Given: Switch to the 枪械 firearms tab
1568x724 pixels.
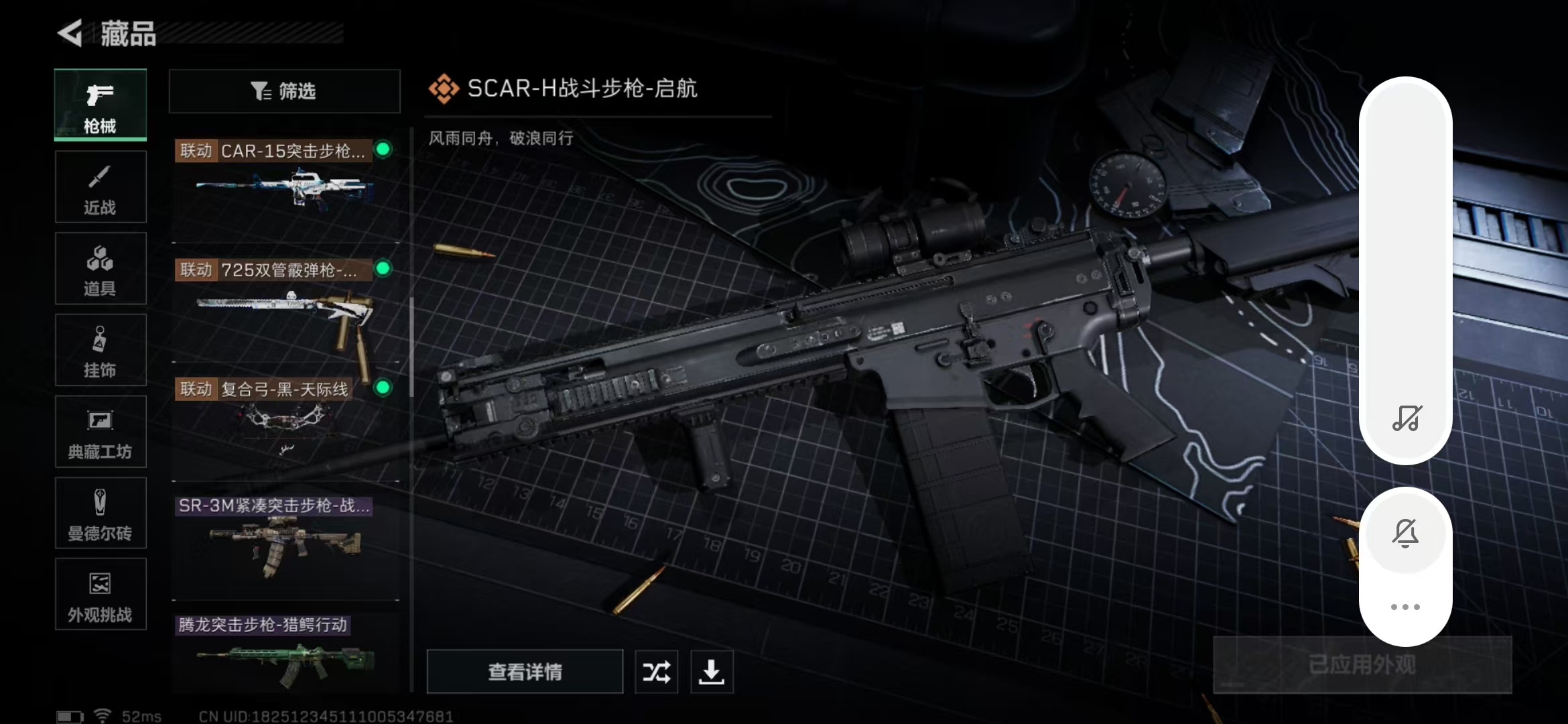Looking at the screenshot, I should [x=101, y=105].
